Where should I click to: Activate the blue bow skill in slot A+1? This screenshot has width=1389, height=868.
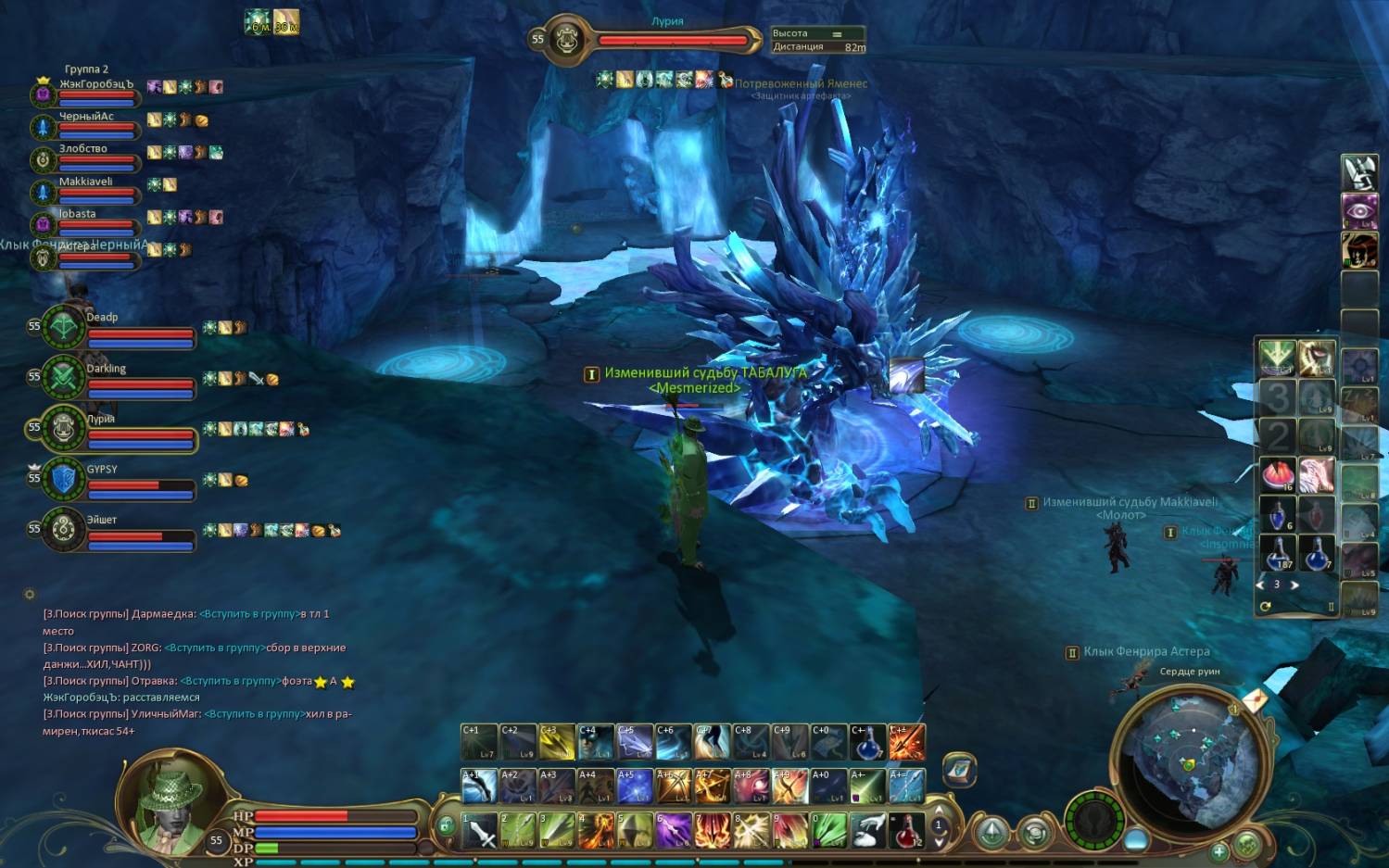479,786
